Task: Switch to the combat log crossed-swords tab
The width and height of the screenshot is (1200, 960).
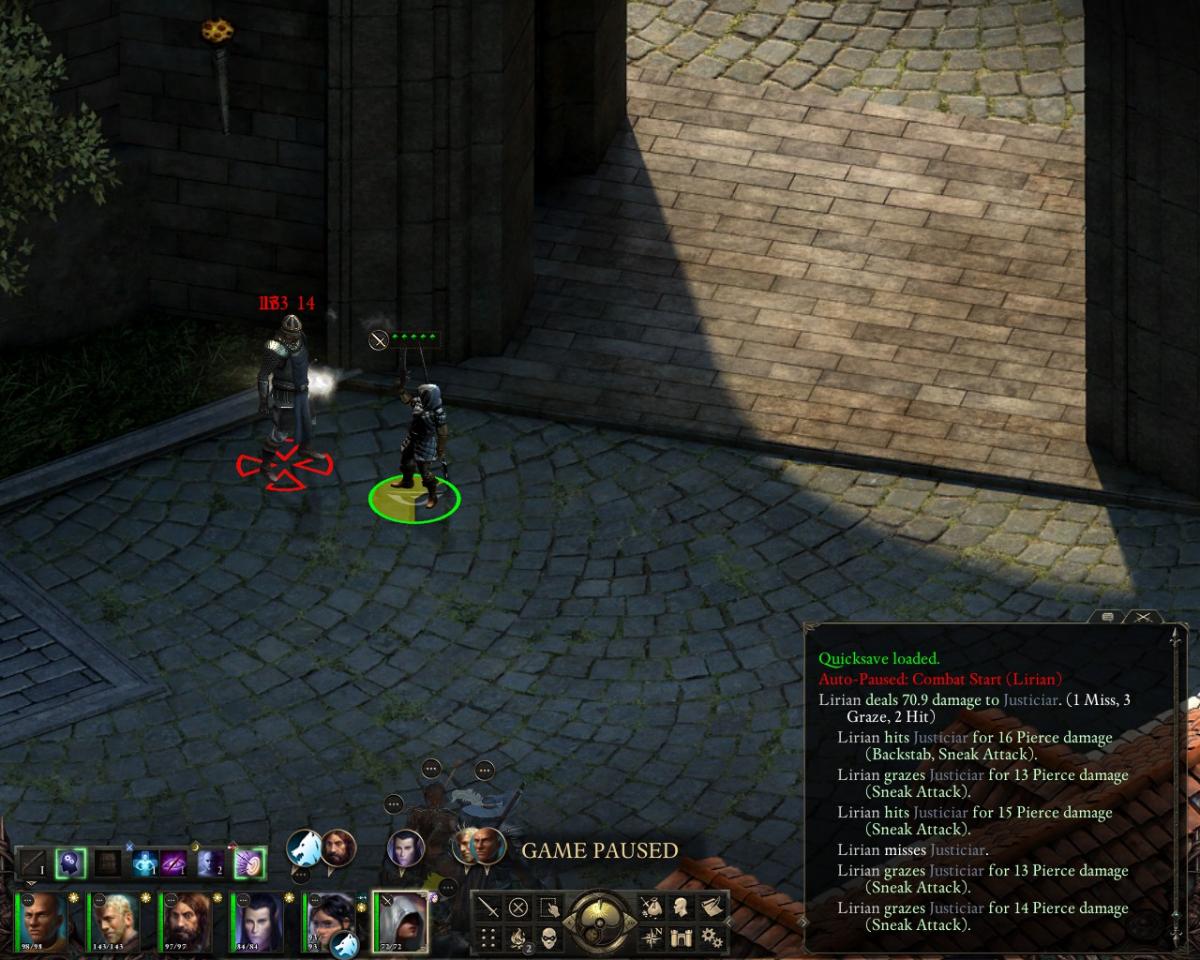Action: 1142,617
